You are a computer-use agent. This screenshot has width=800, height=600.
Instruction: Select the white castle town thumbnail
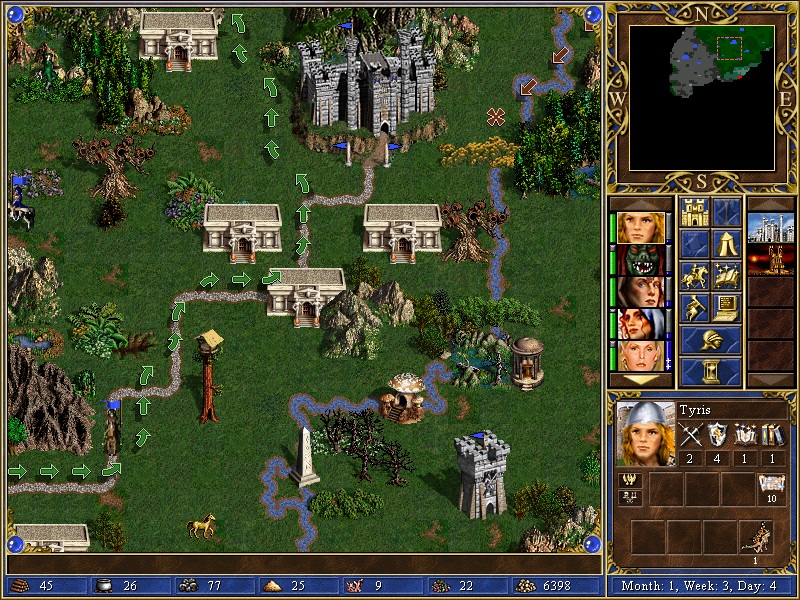click(x=771, y=229)
